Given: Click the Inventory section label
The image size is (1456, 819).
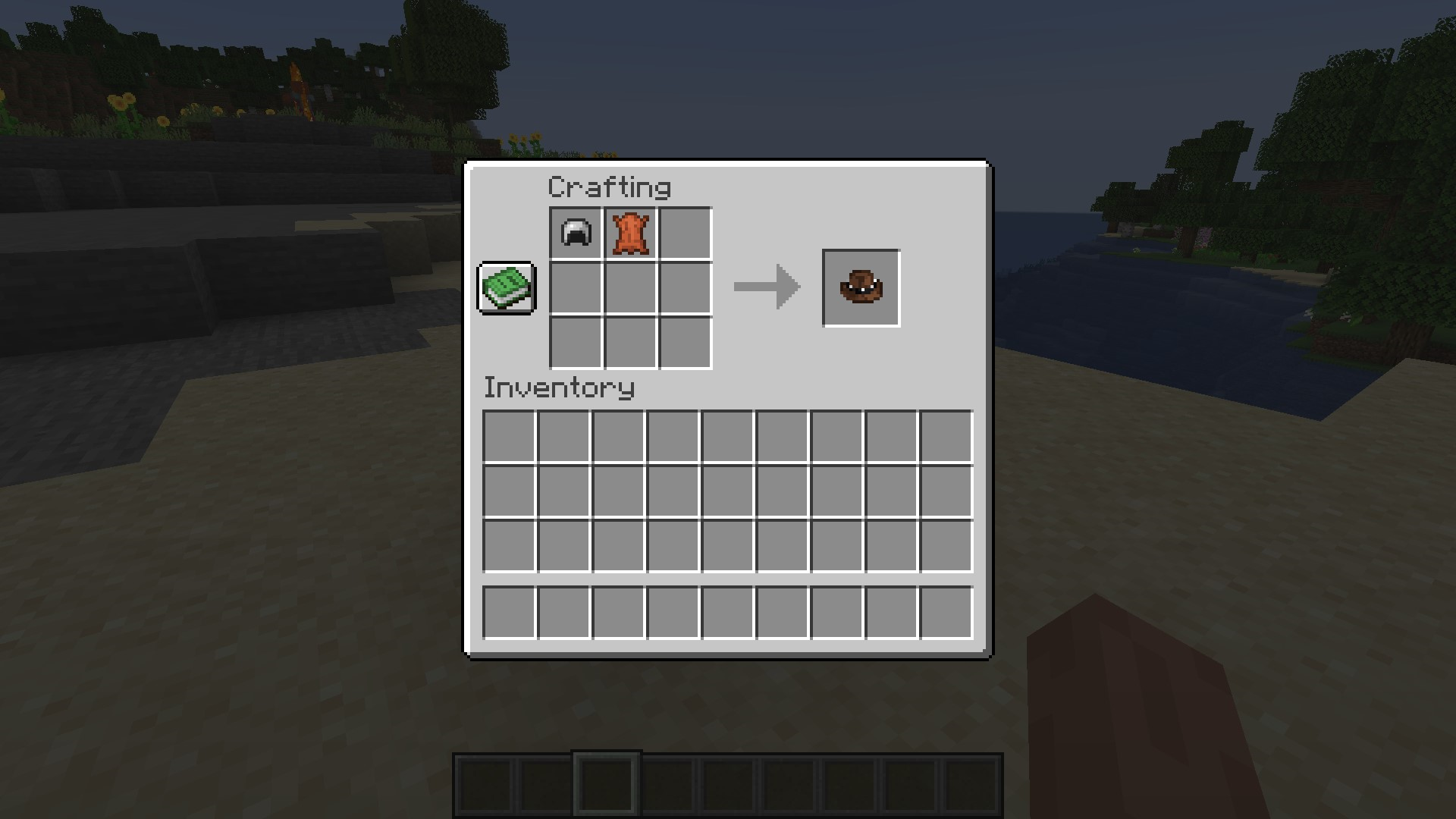Looking at the screenshot, I should (x=559, y=388).
